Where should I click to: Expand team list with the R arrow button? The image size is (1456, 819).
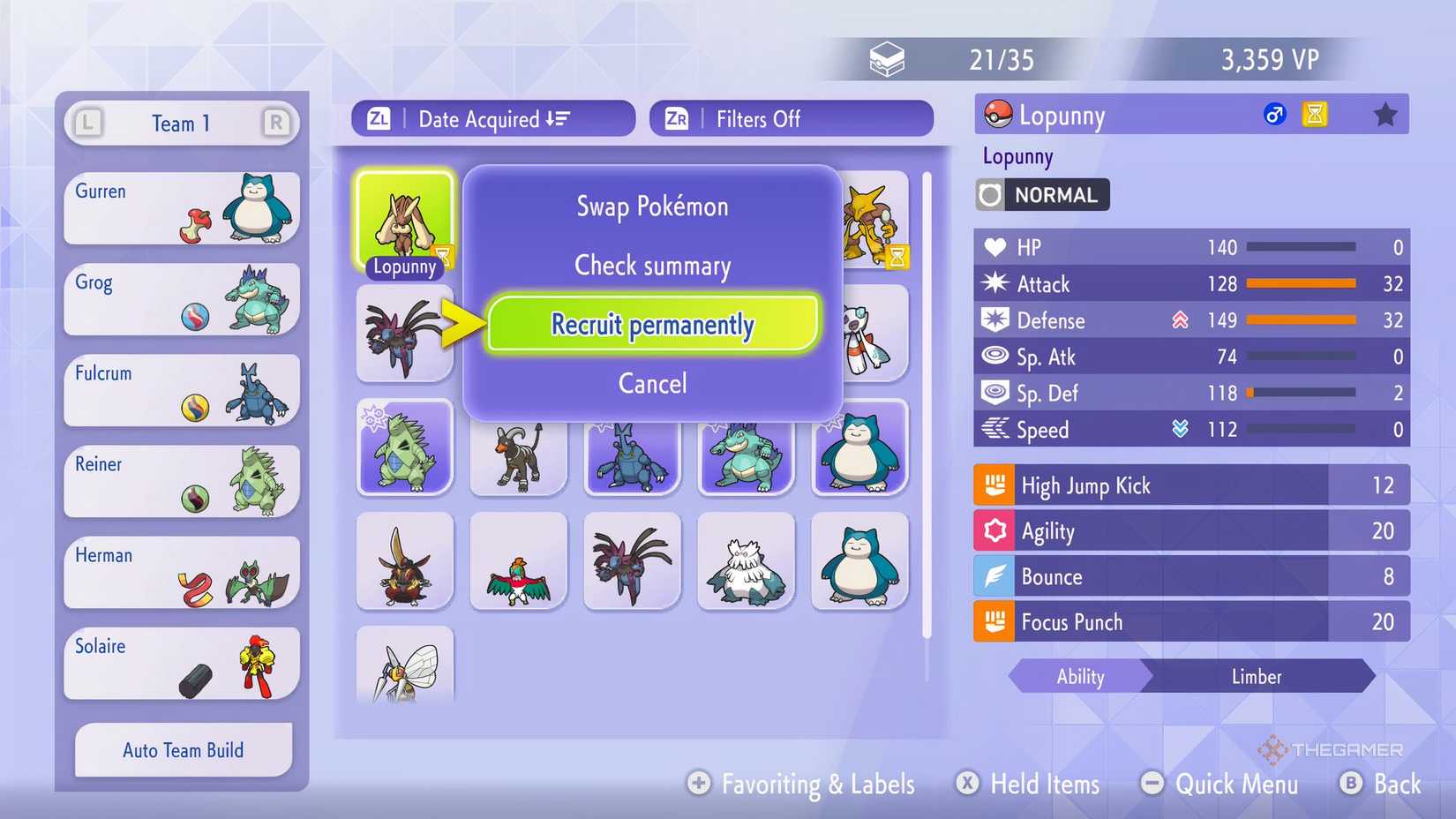pyautogui.click(x=276, y=124)
